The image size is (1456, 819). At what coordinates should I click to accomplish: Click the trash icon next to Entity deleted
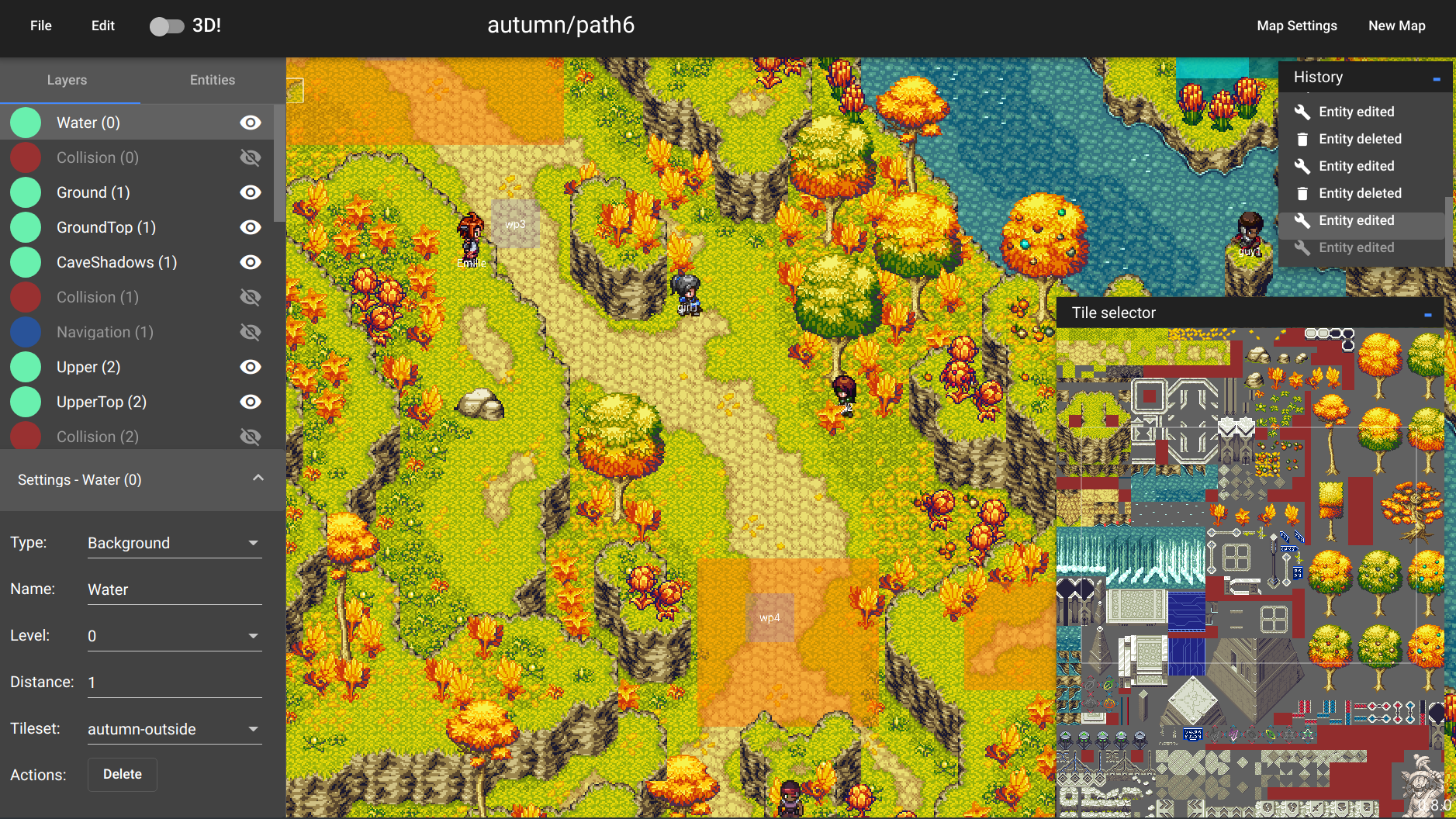(x=1303, y=139)
